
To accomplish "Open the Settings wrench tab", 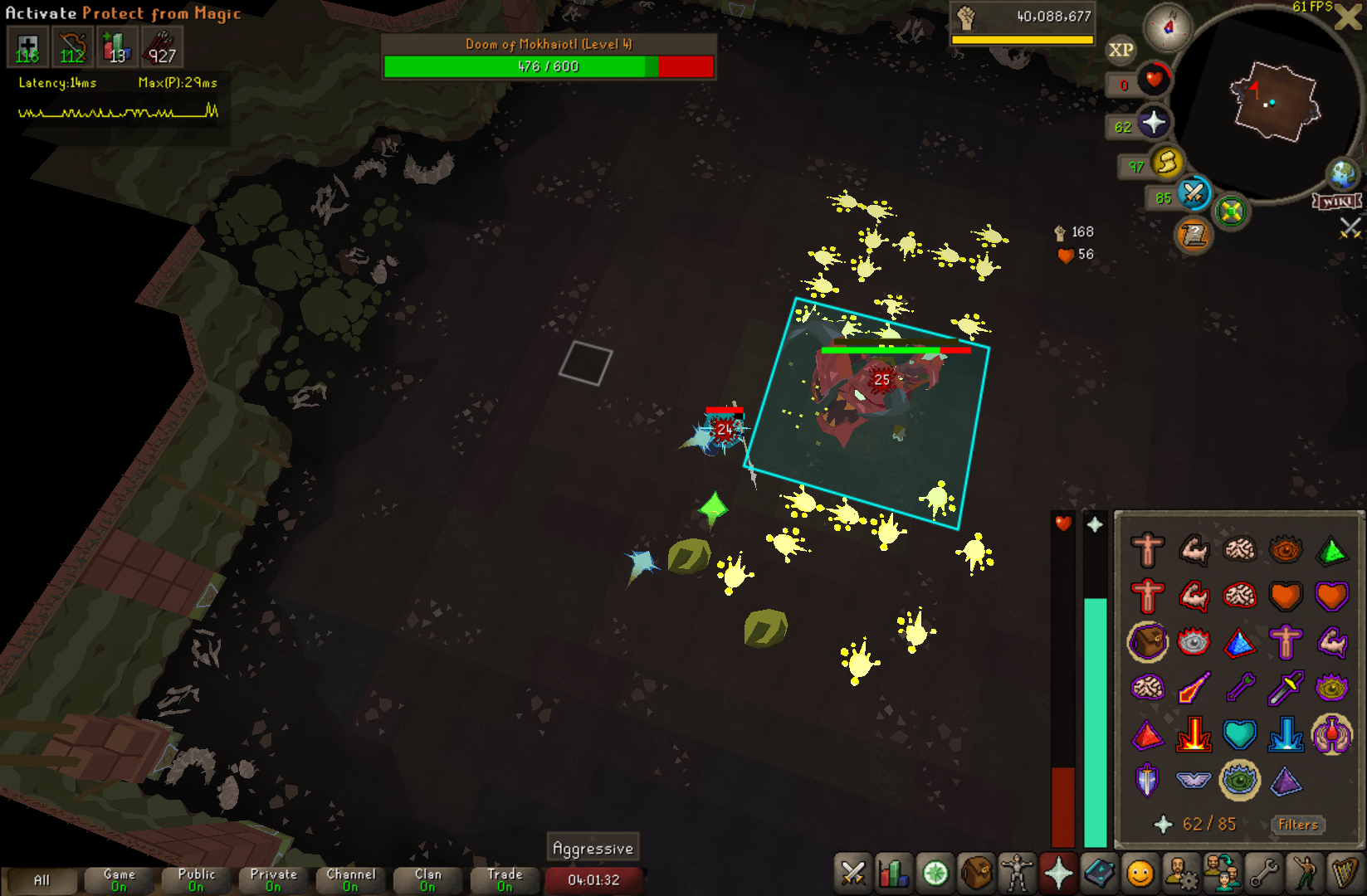I will click(1263, 874).
